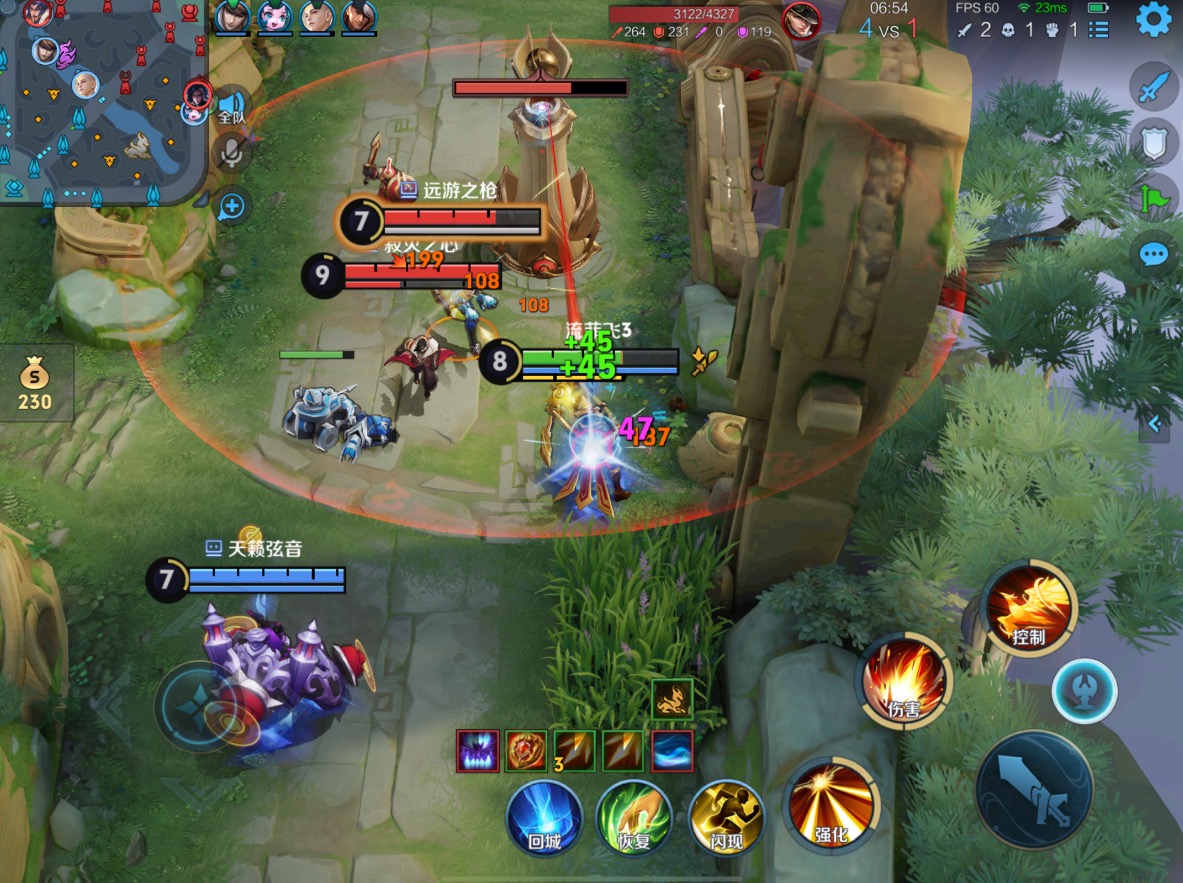
Task: Send the green flag gather signal
Action: point(1154,198)
